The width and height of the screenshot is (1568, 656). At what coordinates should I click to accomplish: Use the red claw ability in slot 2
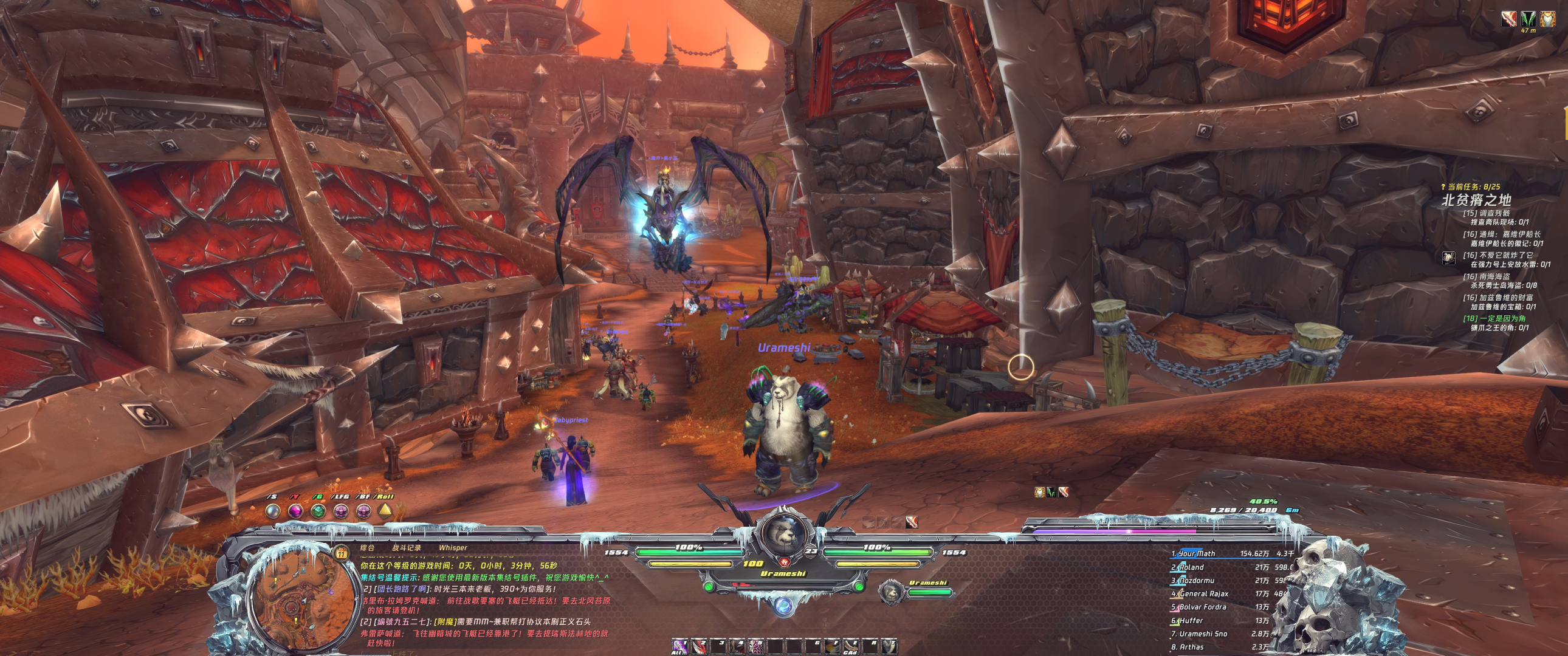click(x=700, y=646)
